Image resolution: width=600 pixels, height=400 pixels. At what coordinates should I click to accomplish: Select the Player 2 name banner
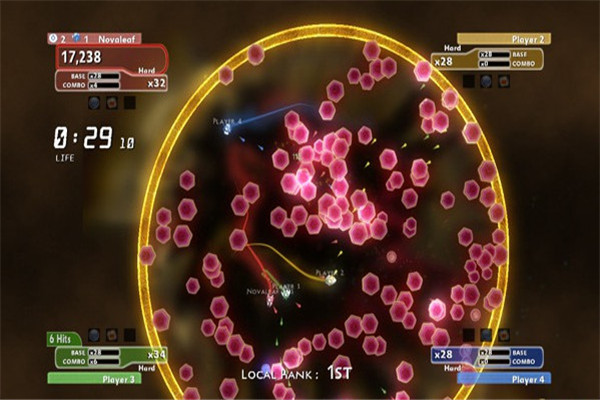(x=491, y=39)
